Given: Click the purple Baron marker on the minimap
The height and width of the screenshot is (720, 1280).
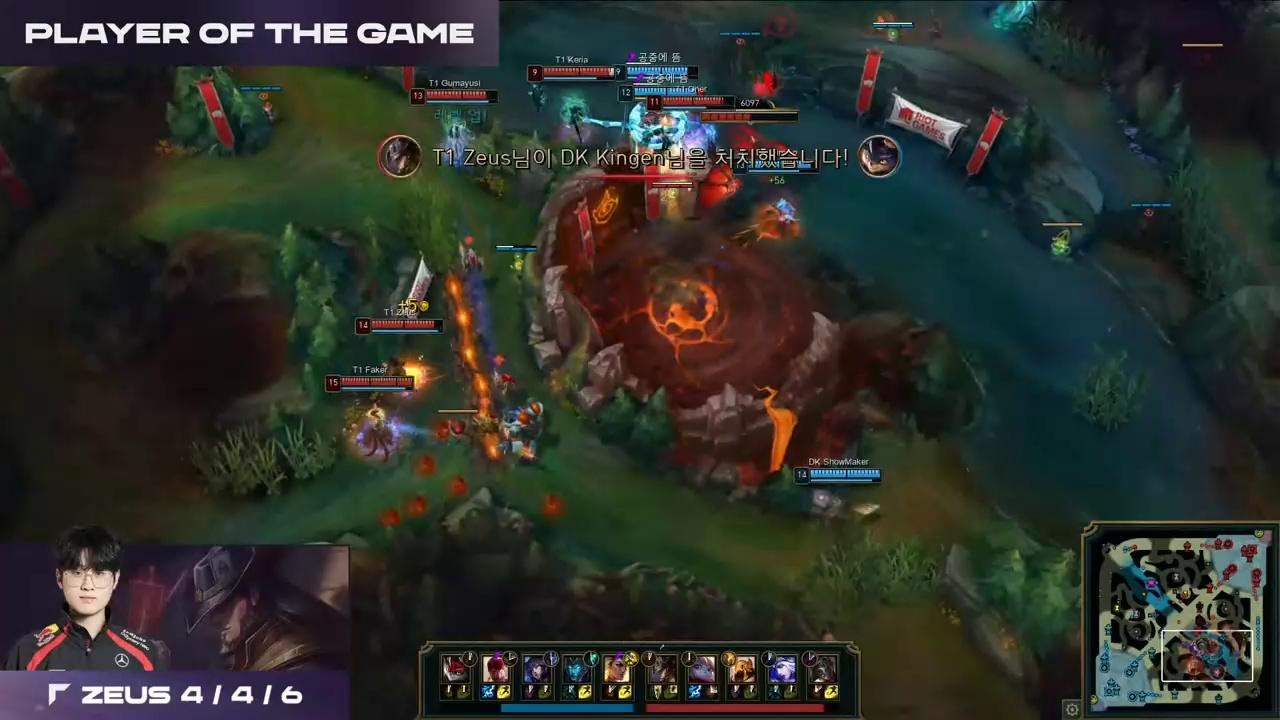Looking at the screenshot, I should (1151, 582).
